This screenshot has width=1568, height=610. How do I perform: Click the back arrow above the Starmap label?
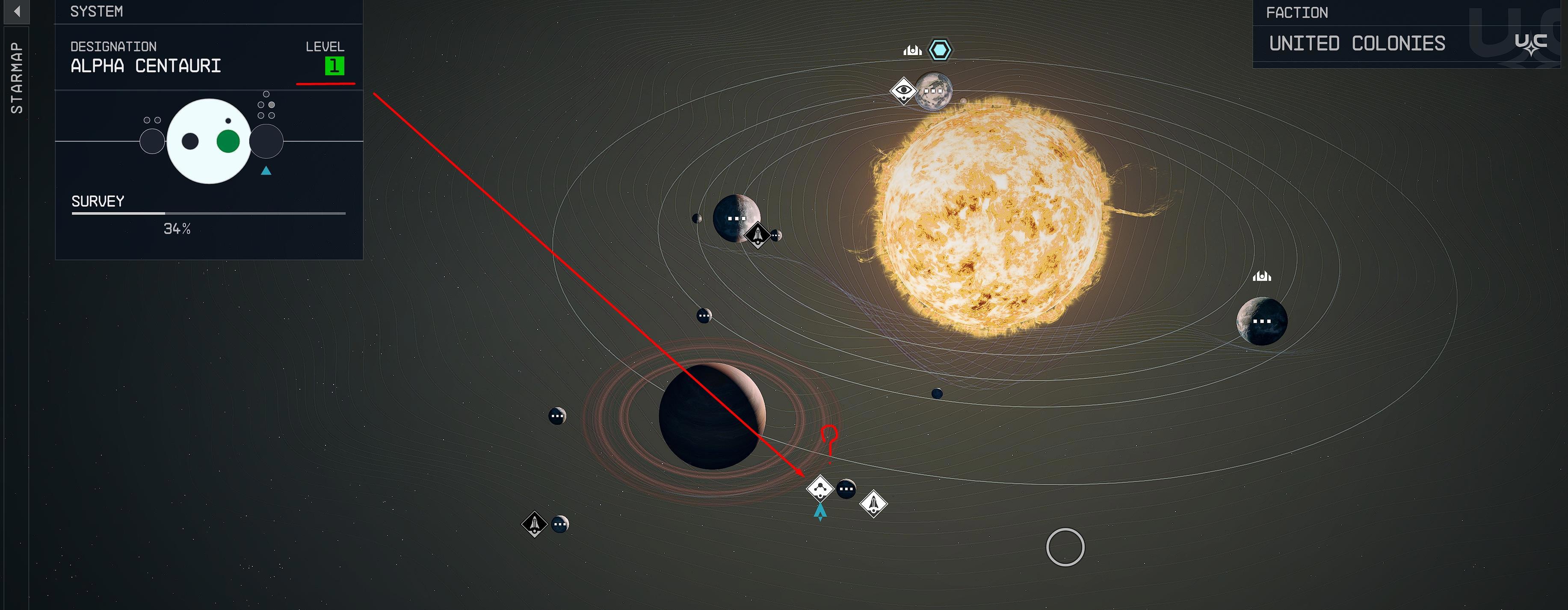click(x=16, y=12)
